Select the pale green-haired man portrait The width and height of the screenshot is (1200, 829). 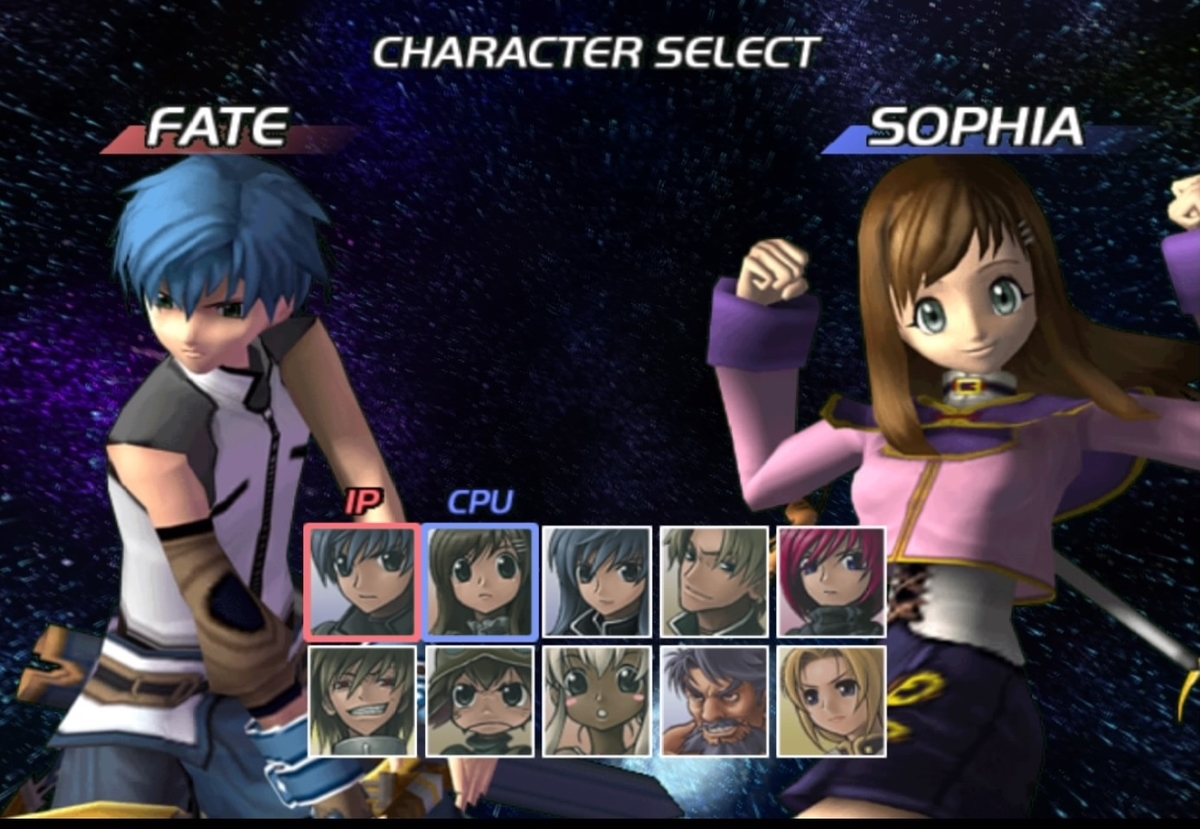tap(714, 582)
